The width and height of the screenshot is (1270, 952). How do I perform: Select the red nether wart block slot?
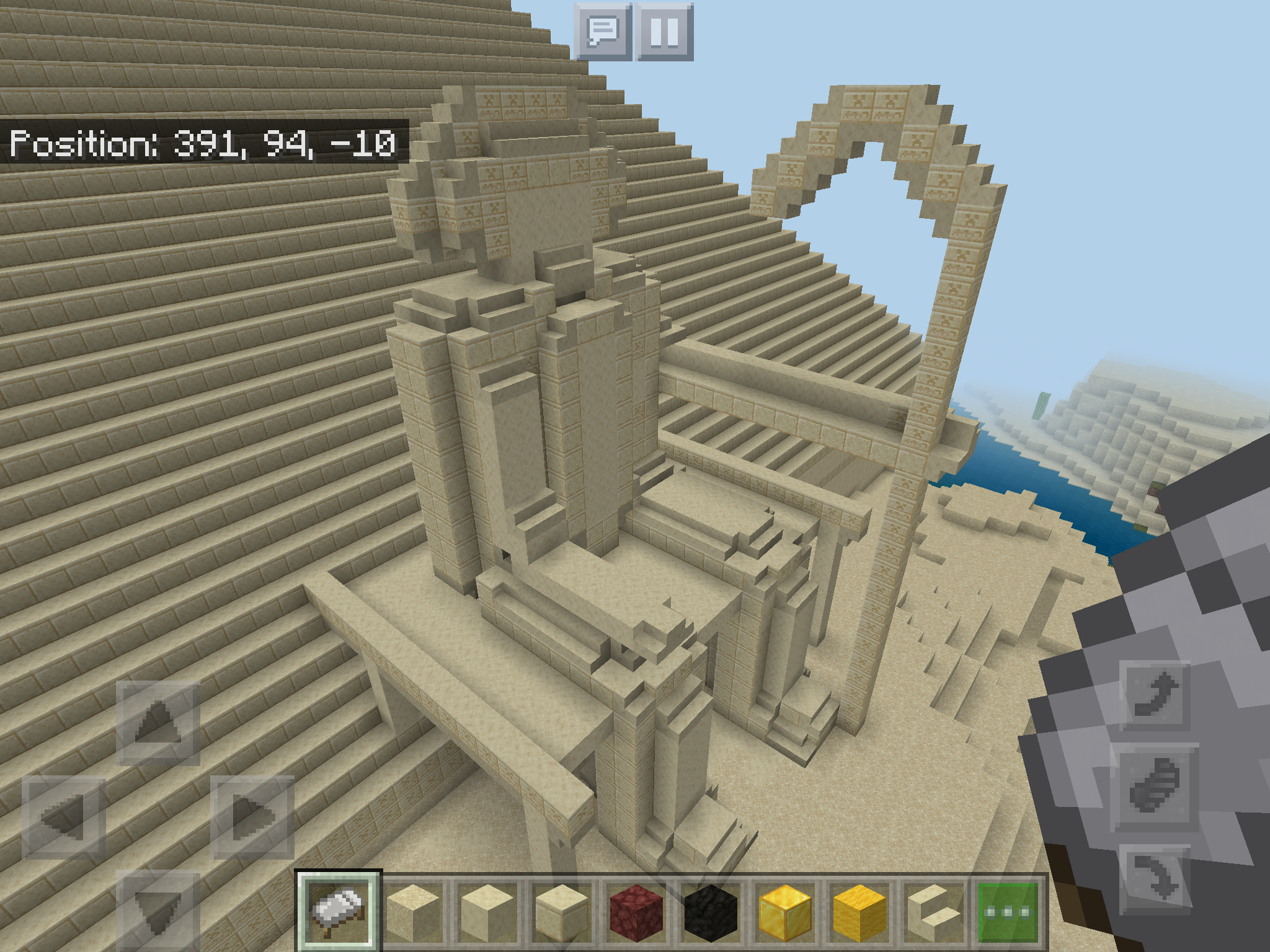click(636, 911)
